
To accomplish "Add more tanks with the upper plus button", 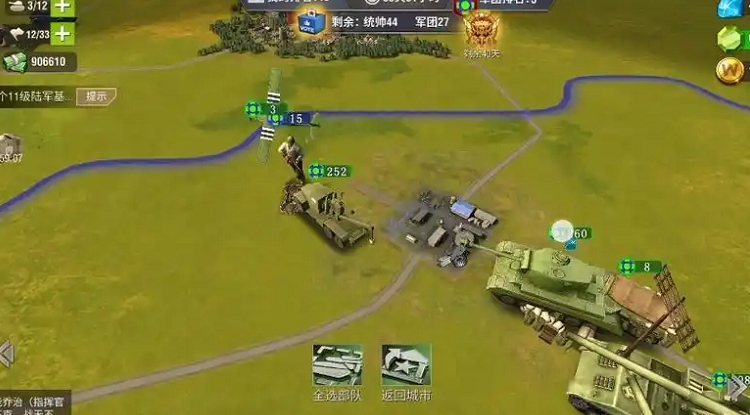I will [63, 7].
